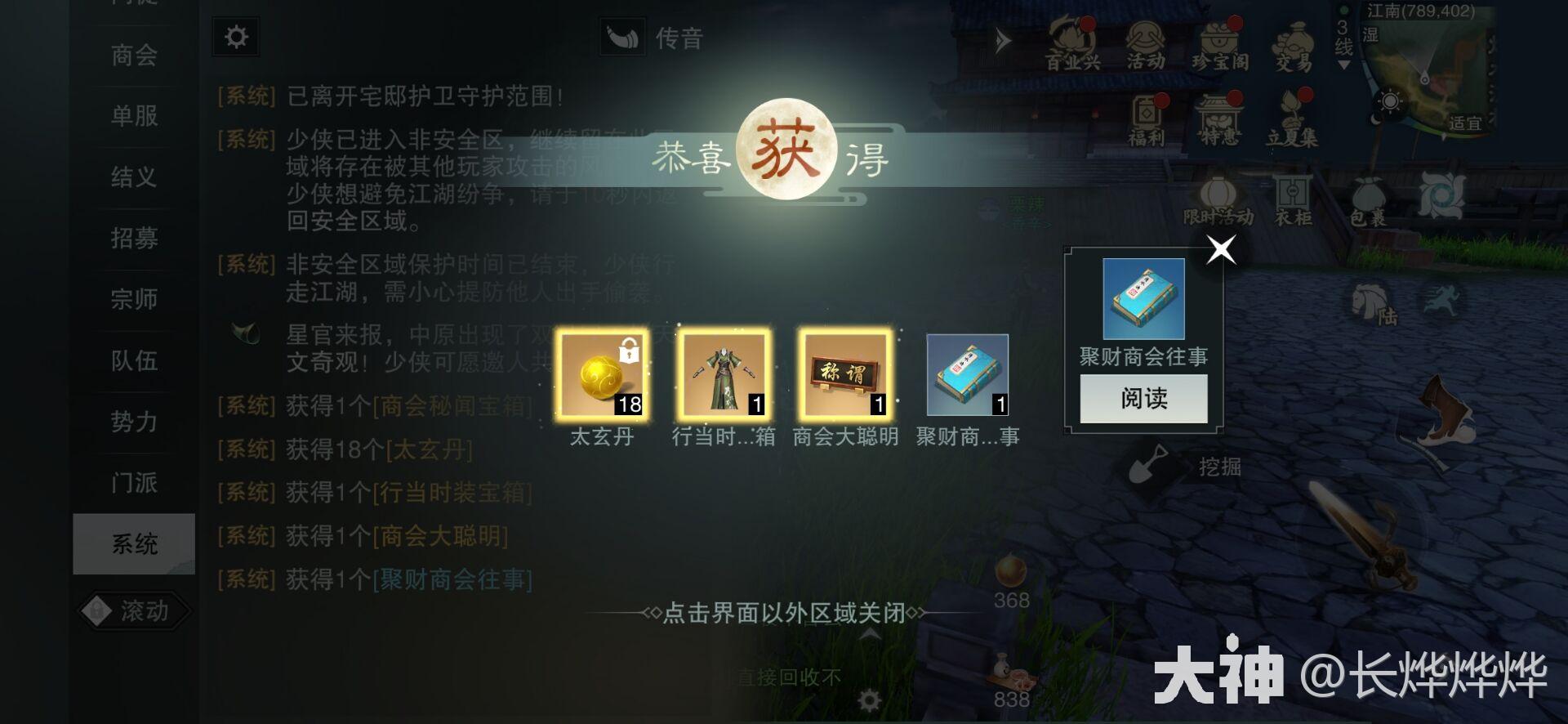1568x724 pixels.
Task: Switch to the 势力 chat tab
Action: [x=134, y=422]
